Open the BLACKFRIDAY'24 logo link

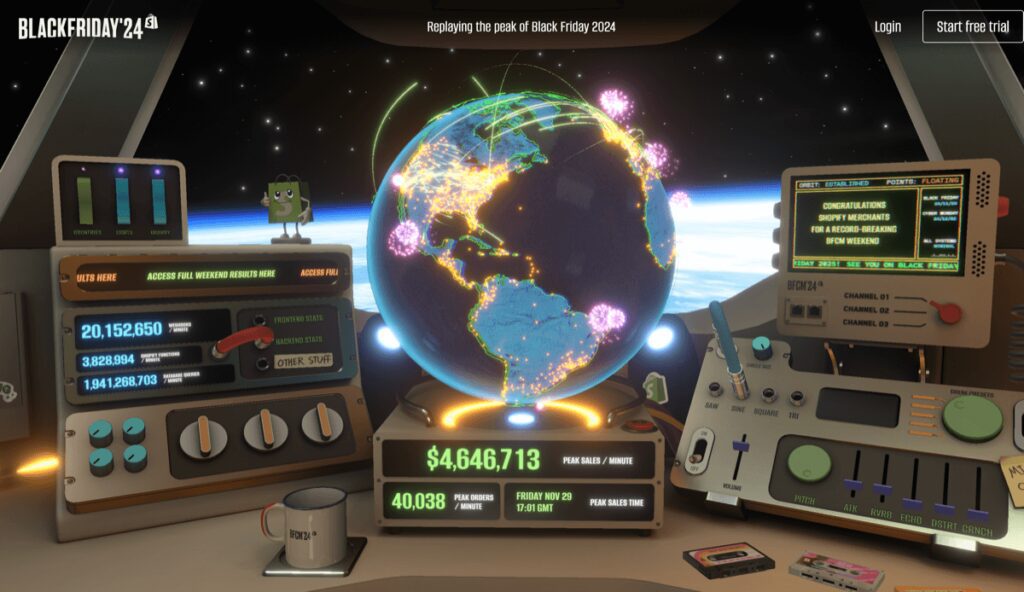click(88, 27)
